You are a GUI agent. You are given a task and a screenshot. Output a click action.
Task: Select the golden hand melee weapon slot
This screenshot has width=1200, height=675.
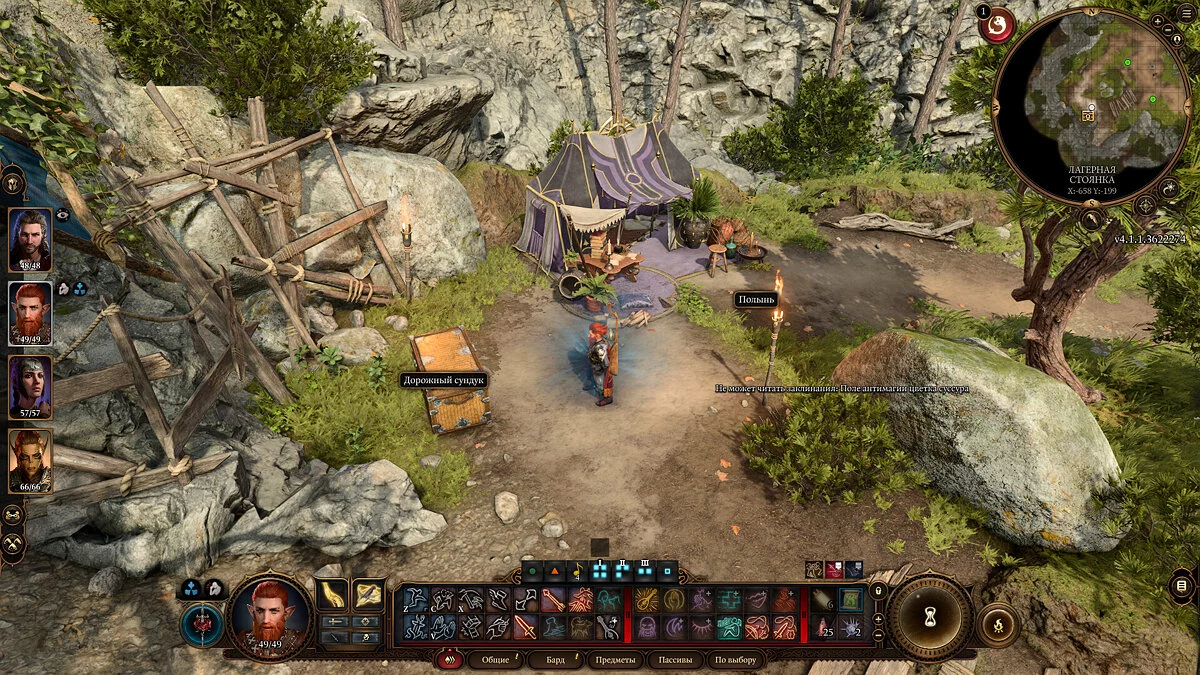(x=333, y=594)
